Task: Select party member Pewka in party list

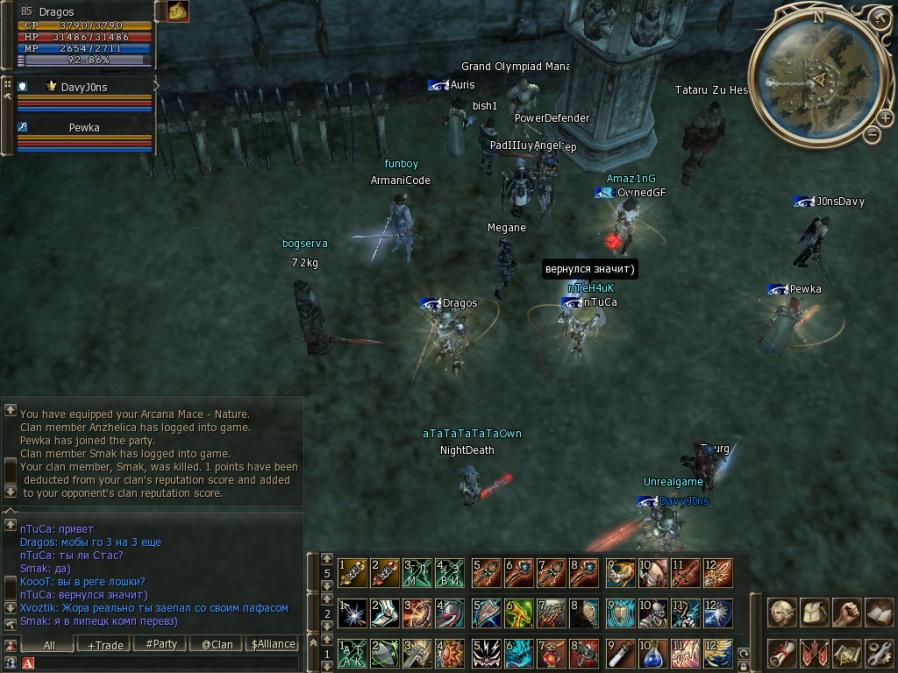Action: 84,128
